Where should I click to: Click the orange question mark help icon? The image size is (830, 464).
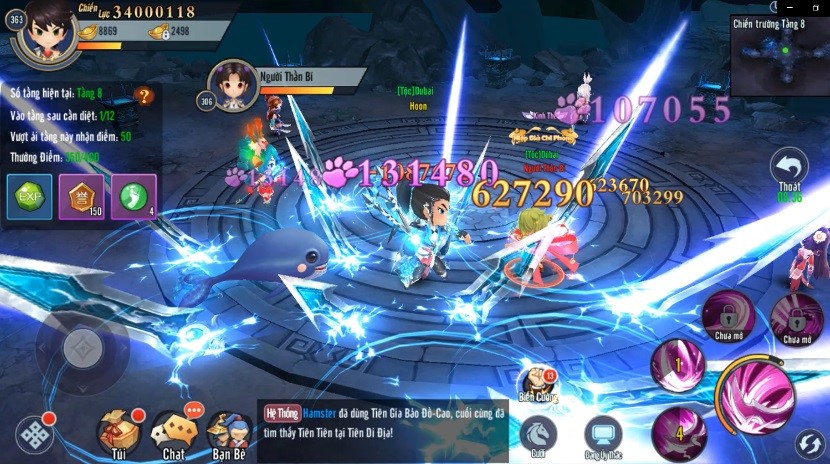pyautogui.click(x=146, y=96)
